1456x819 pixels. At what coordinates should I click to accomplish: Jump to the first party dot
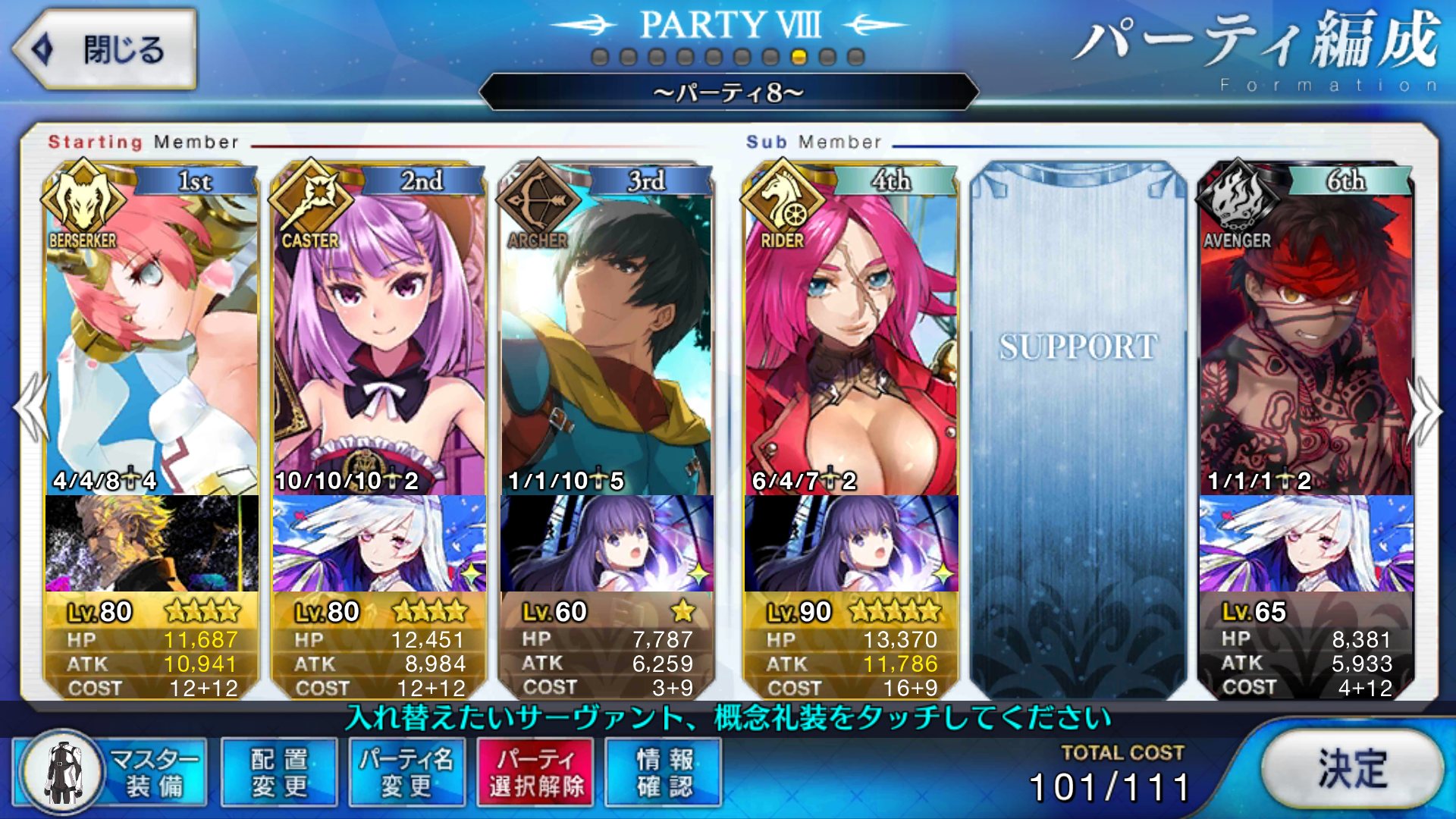(x=600, y=57)
